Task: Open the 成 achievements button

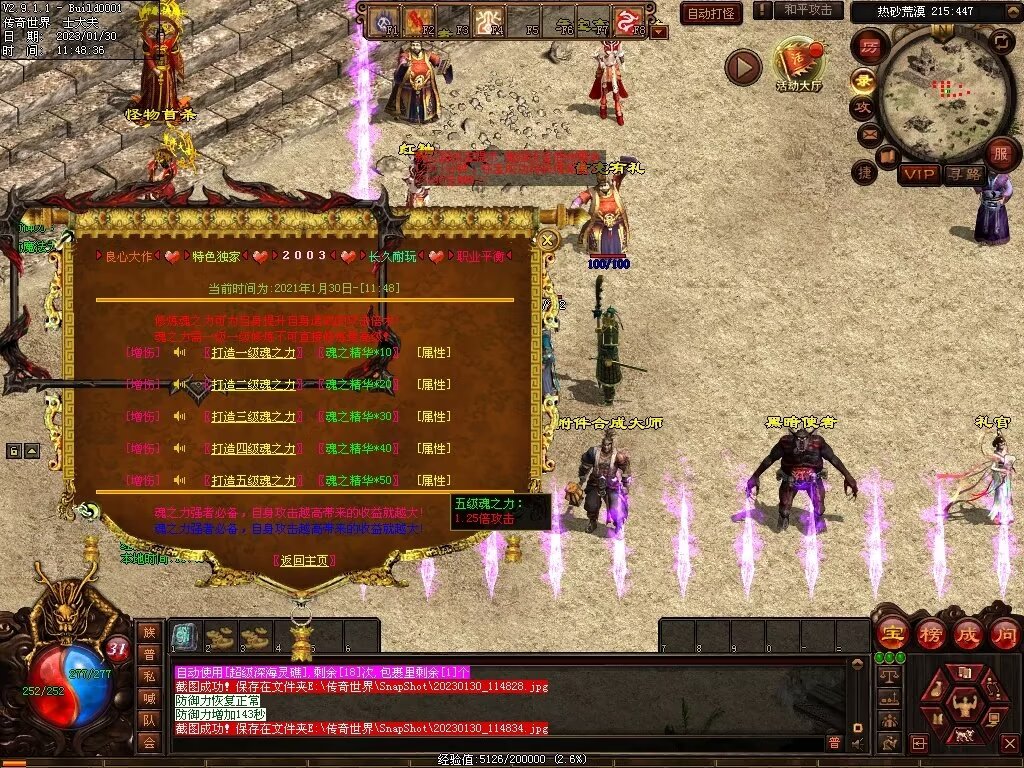Action: (967, 634)
